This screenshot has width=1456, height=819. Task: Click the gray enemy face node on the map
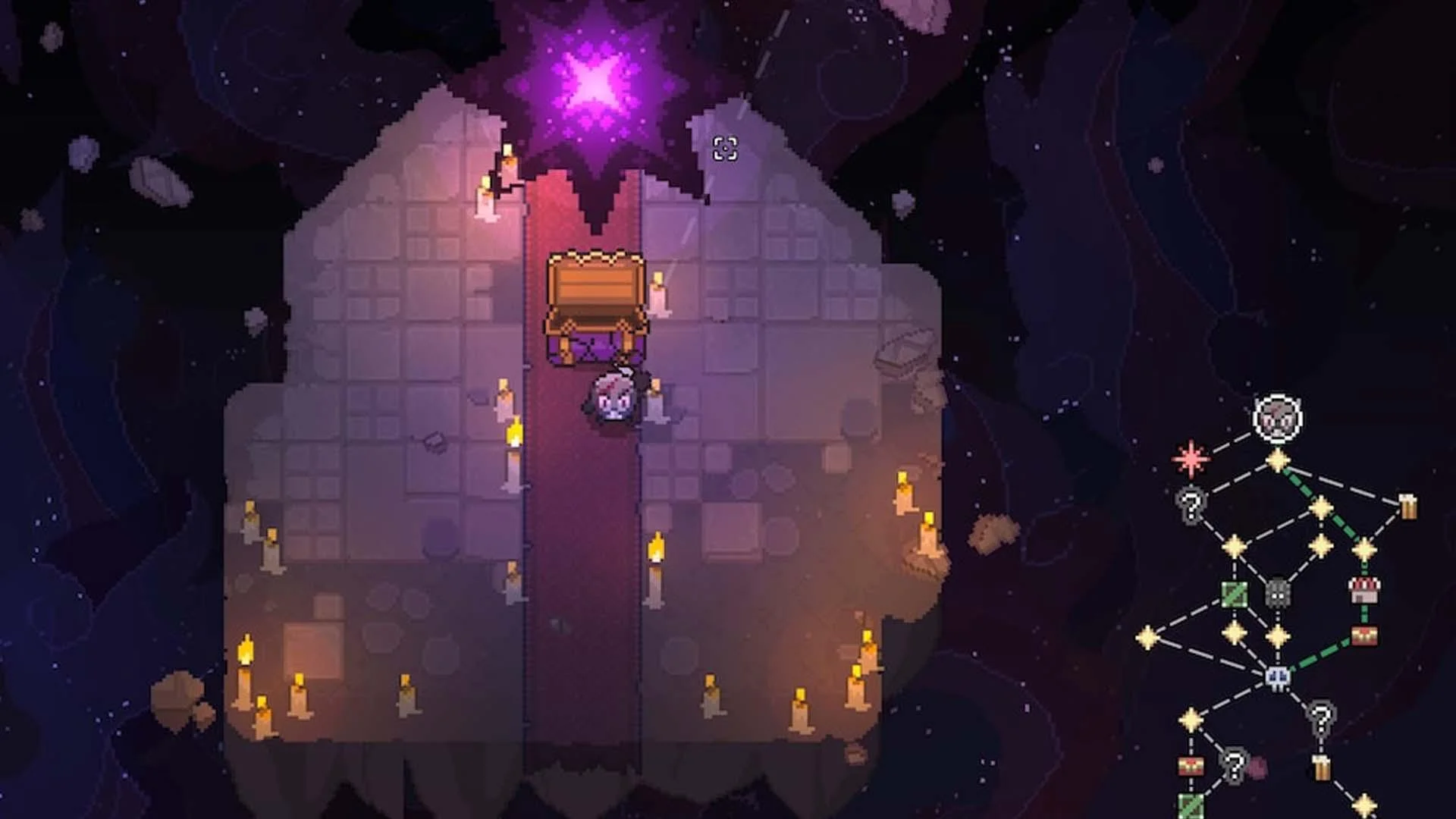(1277, 593)
